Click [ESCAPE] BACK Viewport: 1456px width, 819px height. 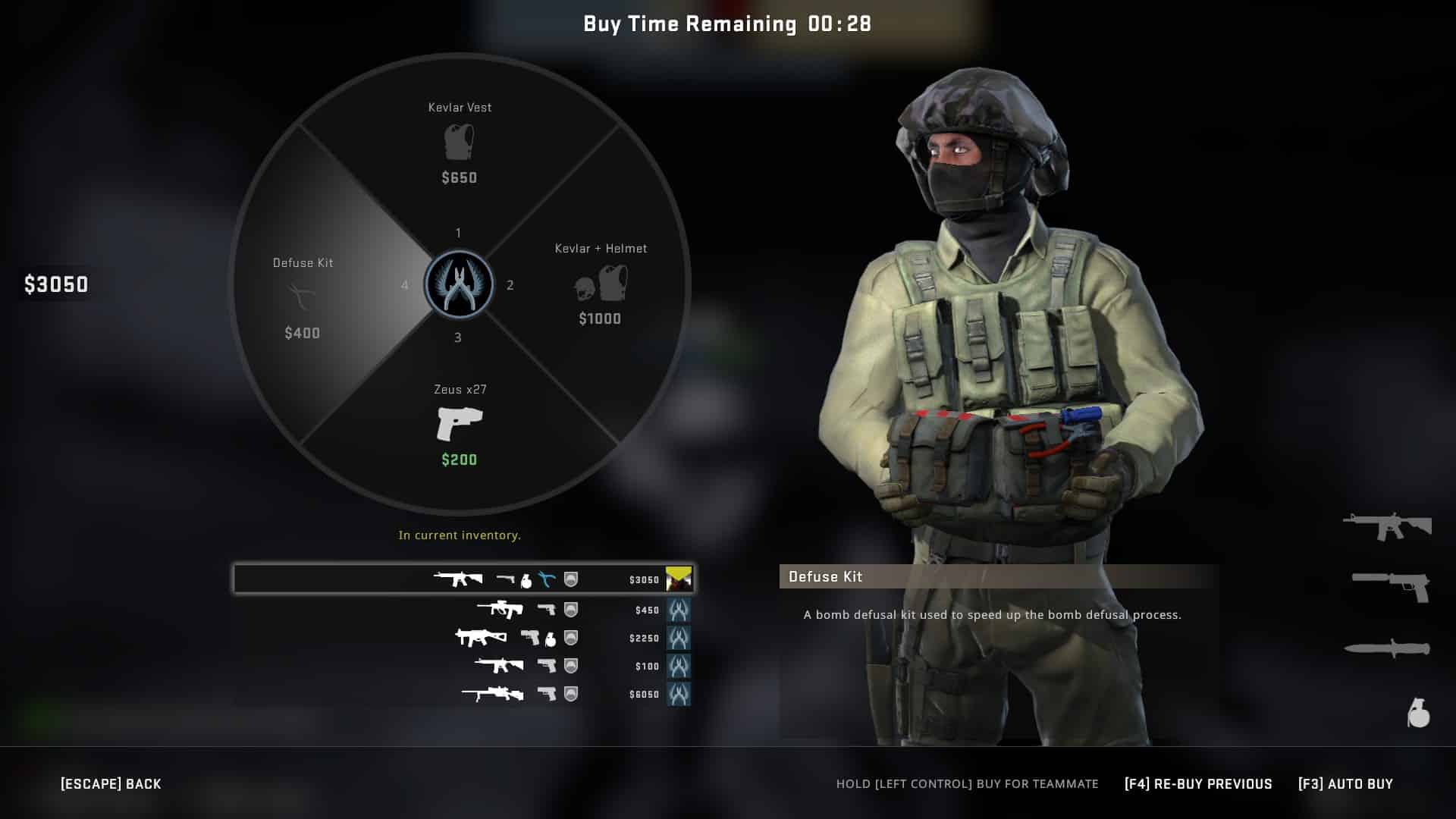coord(111,783)
